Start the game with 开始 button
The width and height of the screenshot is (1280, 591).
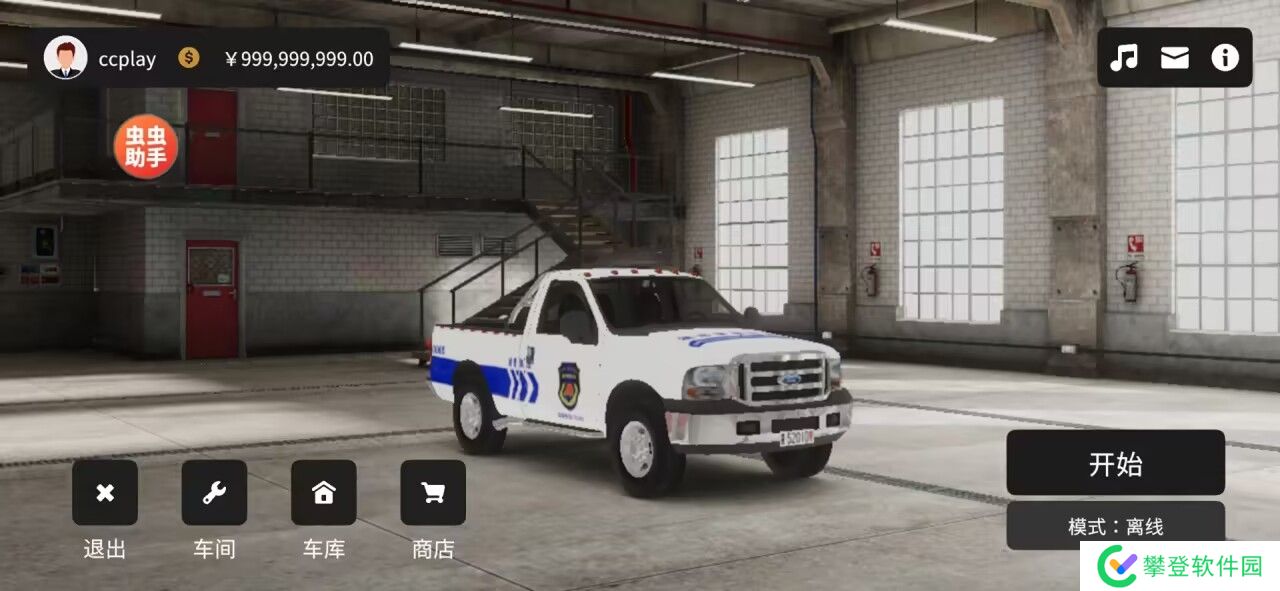1115,463
